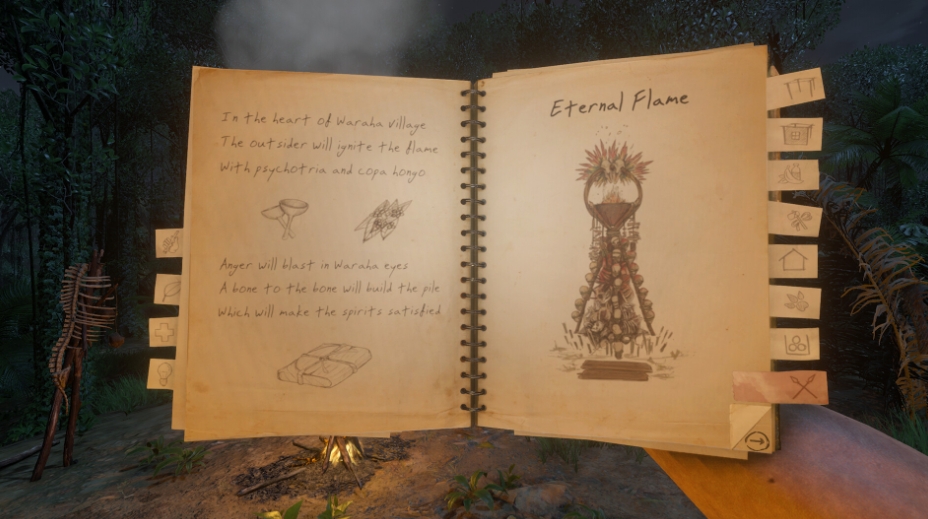Switch to the house shelter tab
Image resolution: width=928 pixels, height=519 pixels.
coord(794,260)
